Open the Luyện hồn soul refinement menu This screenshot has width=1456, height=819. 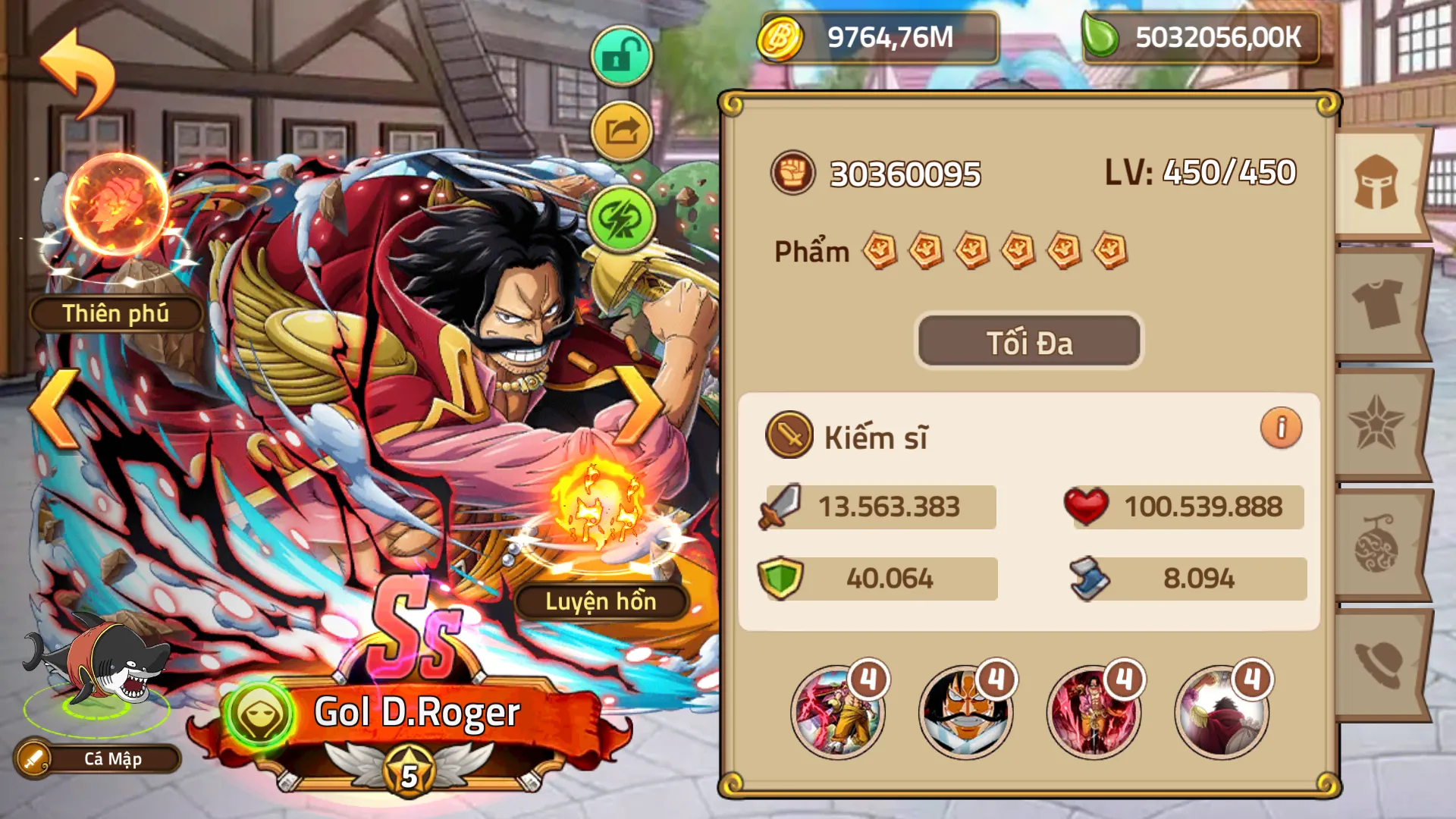click(603, 603)
